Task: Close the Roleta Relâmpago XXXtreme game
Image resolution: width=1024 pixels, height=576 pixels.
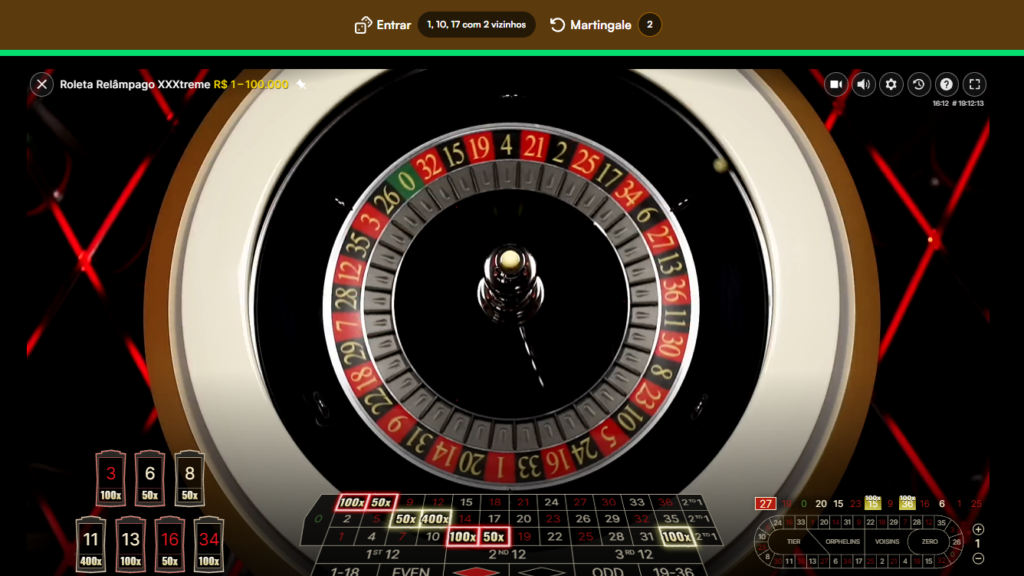Action: coord(41,85)
